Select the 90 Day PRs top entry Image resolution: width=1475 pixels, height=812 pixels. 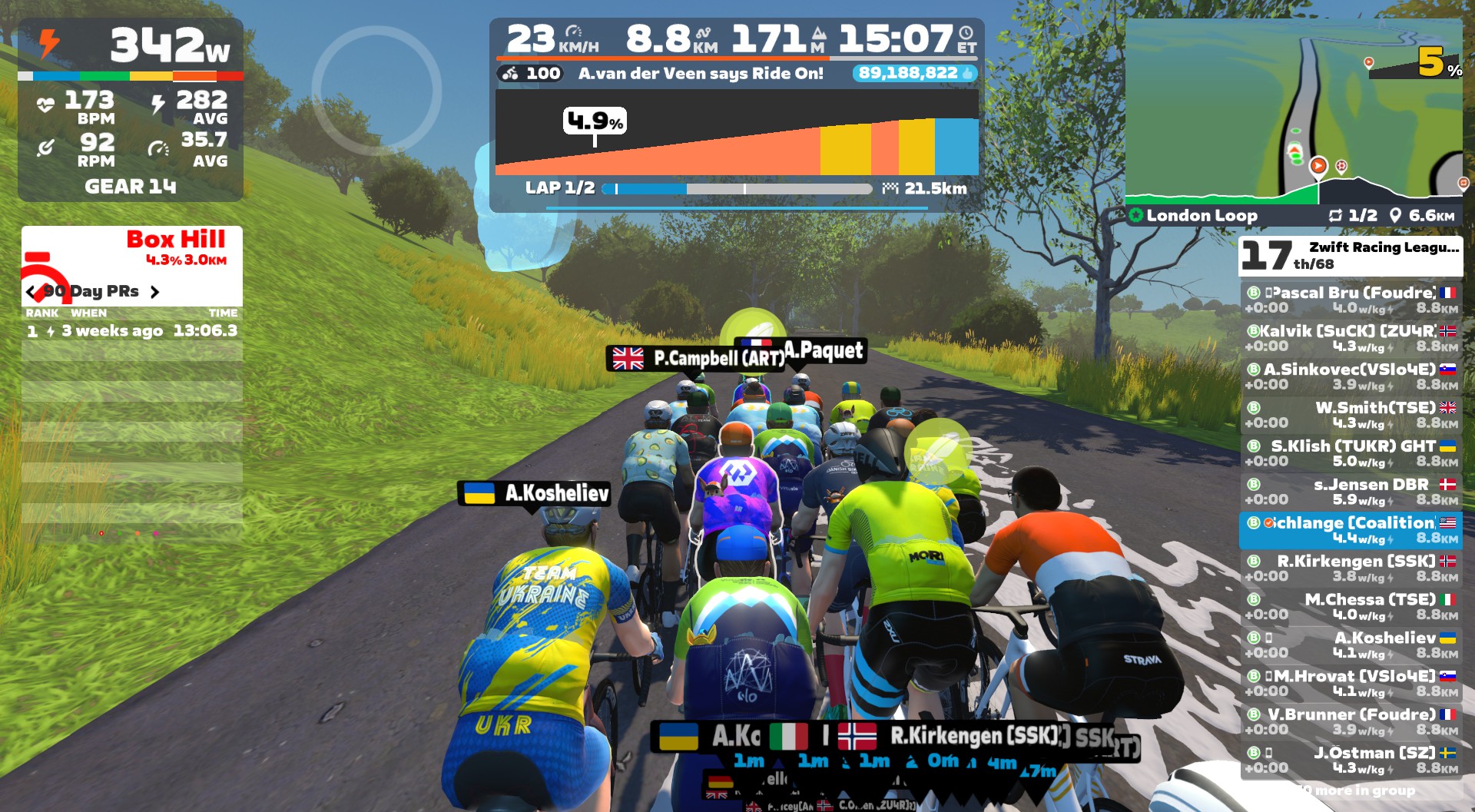point(132,331)
